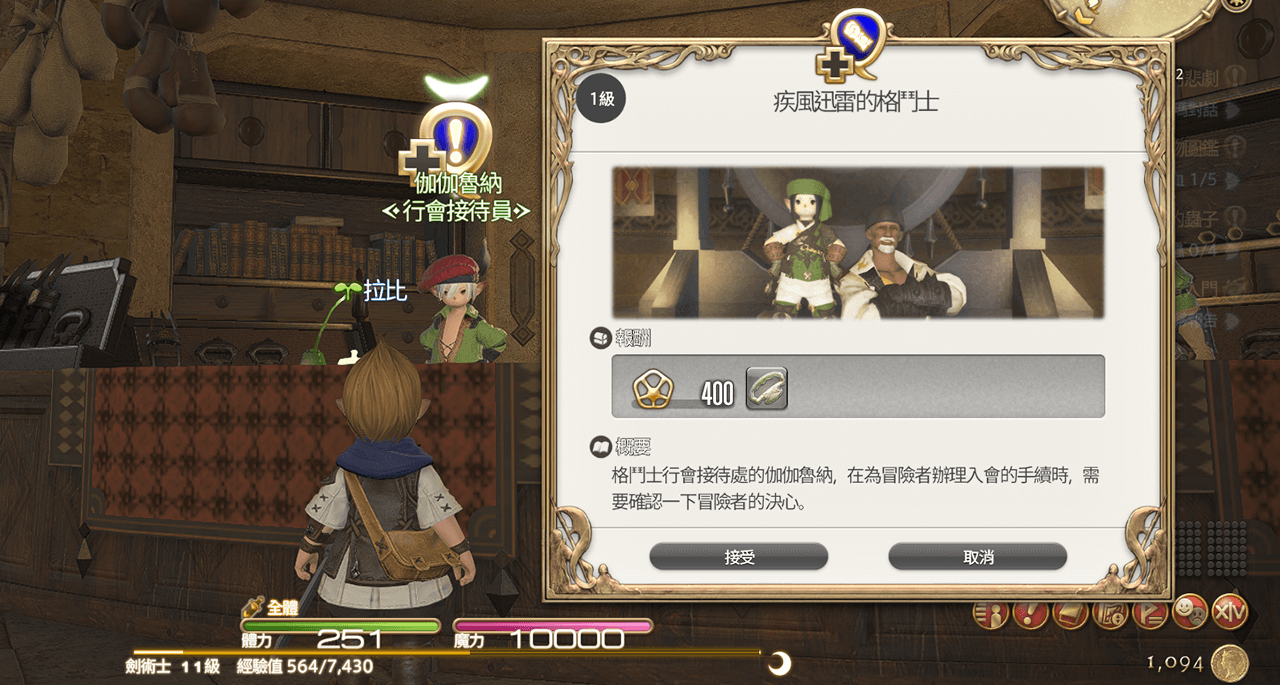Open the exclamation mark duty menu icon
The image size is (1280, 685).
(x=1030, y=612)
